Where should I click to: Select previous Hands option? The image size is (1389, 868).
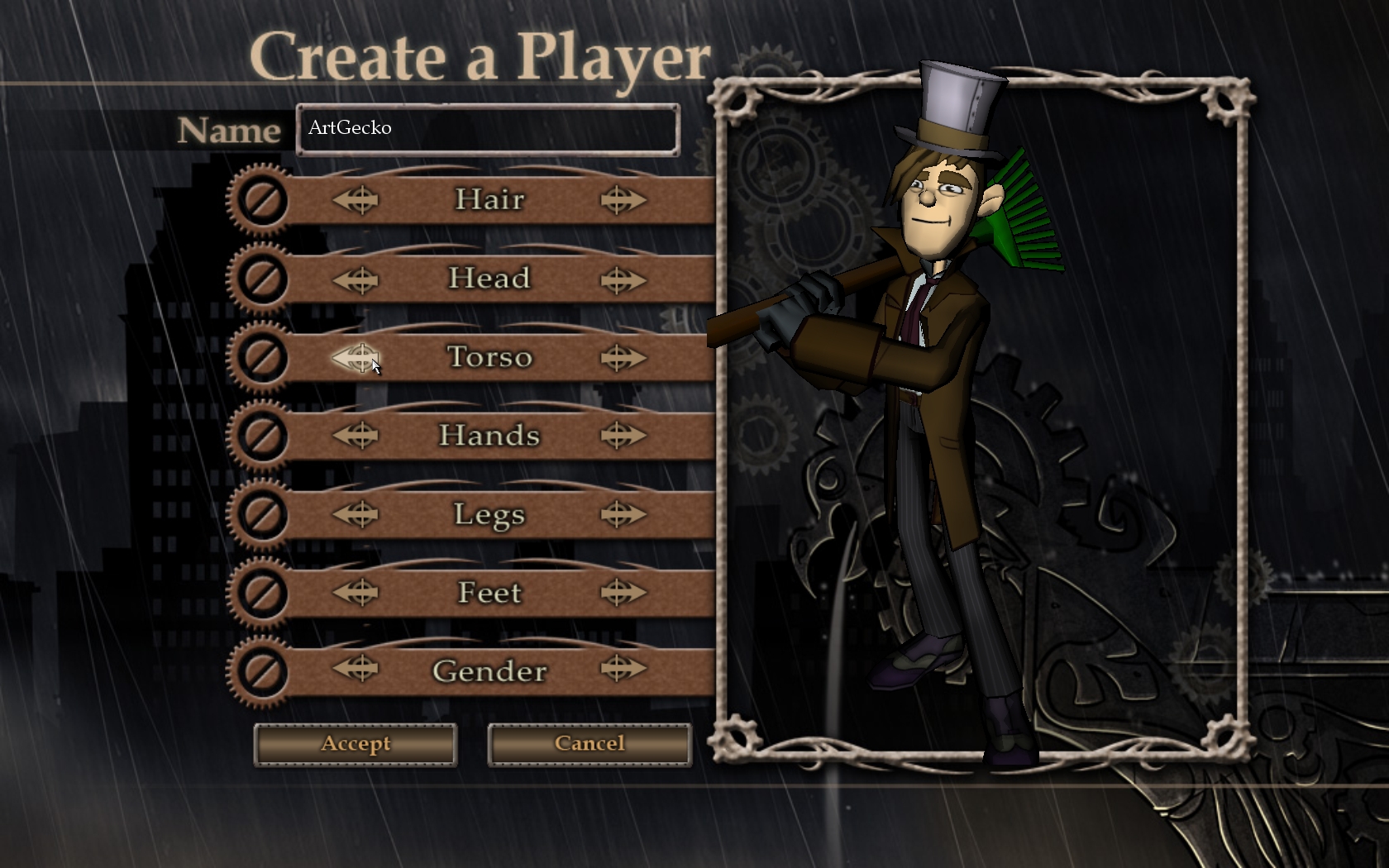(x=356, y=435)
